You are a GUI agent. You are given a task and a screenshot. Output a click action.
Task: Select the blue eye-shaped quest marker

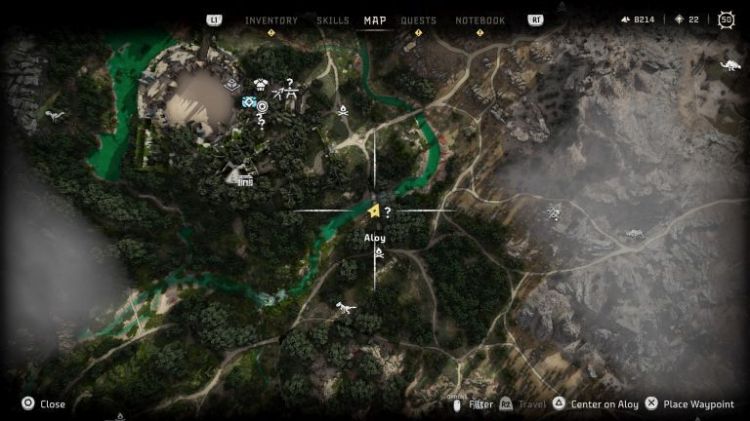click(249, 102)
